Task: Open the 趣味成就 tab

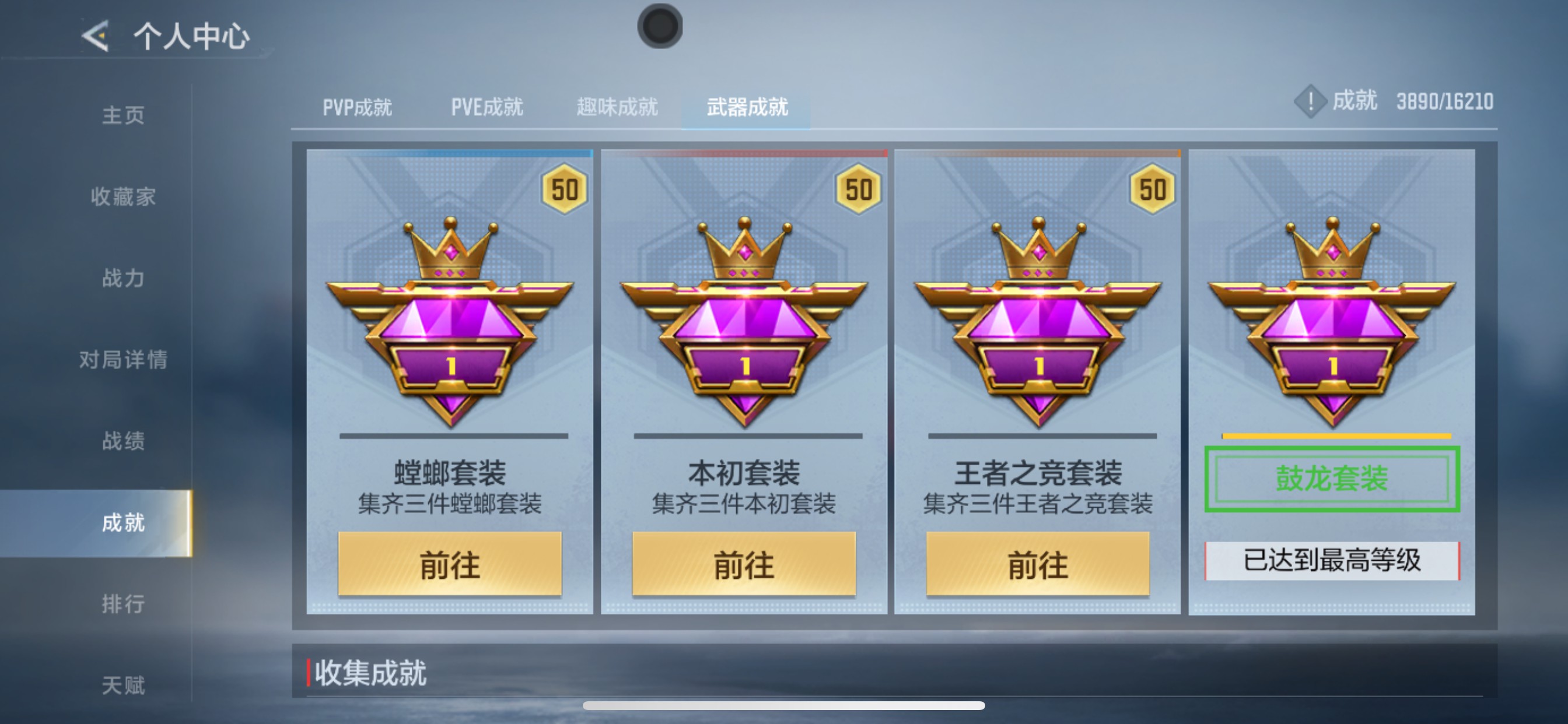Action: [617, 107]
